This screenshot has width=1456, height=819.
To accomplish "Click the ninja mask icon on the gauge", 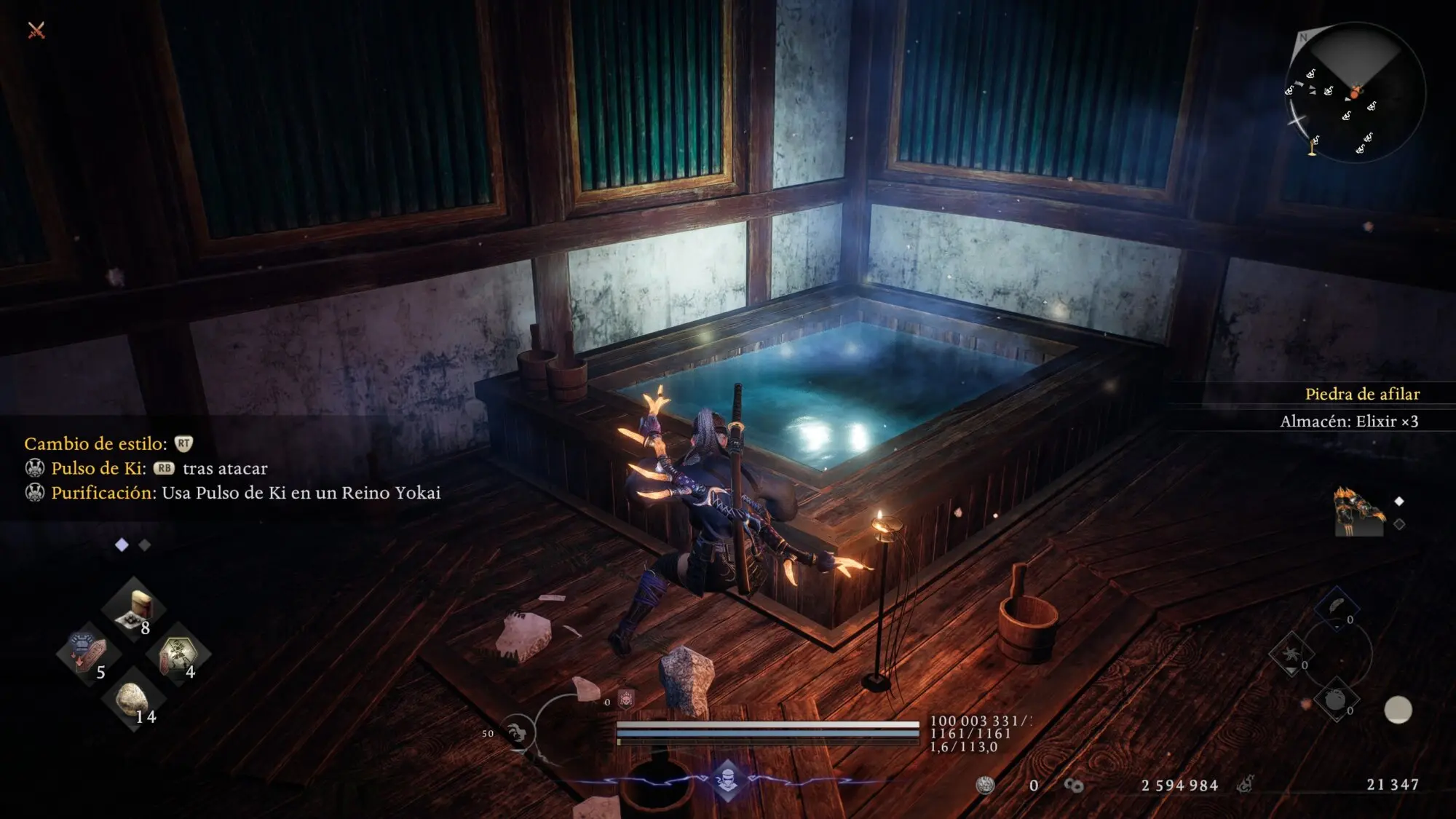I will (727, 780).
